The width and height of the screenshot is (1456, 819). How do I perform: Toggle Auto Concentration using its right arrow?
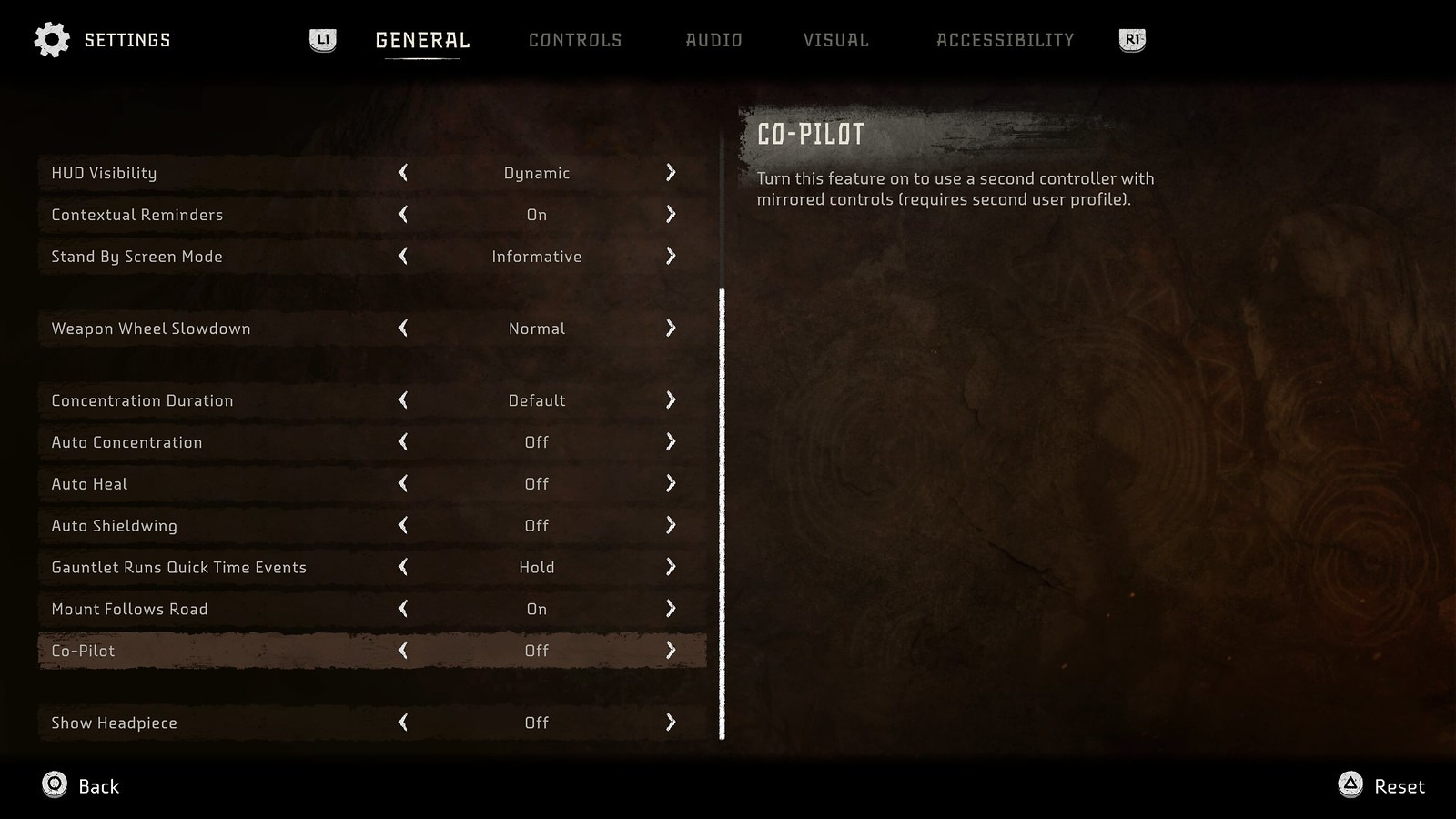pos(671,442)
